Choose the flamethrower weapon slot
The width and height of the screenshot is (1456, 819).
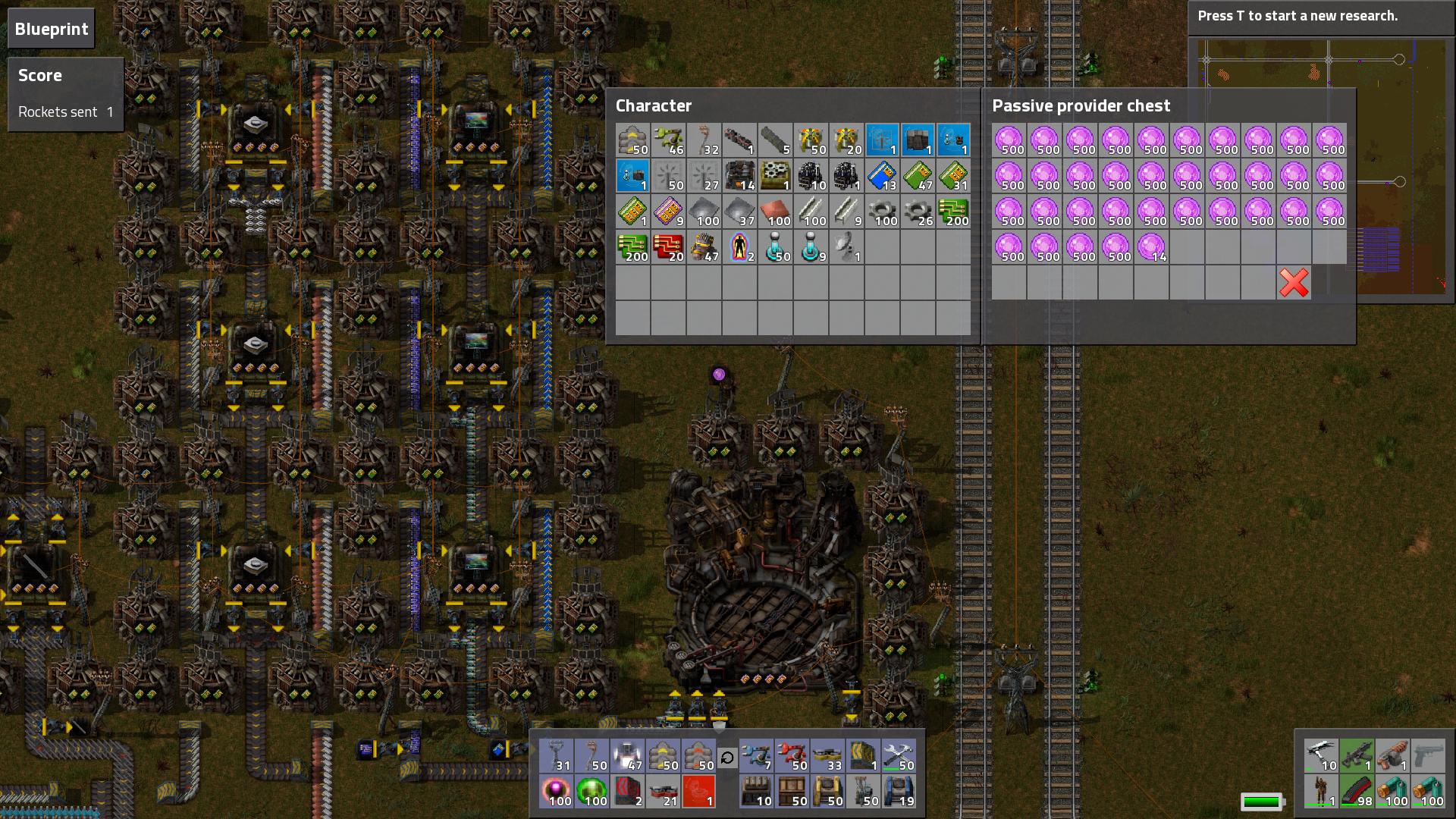(x=1392, y=757)
